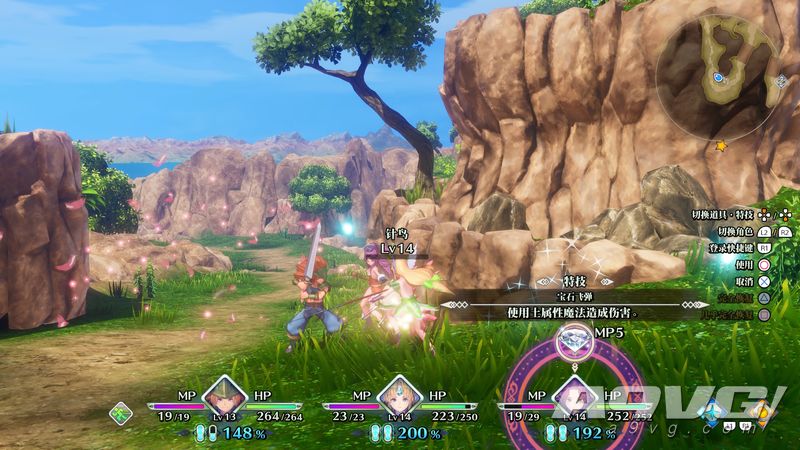Click the green diamond icon beside party bars
Screen dimensions: 800x450
[x=120, y=411]
